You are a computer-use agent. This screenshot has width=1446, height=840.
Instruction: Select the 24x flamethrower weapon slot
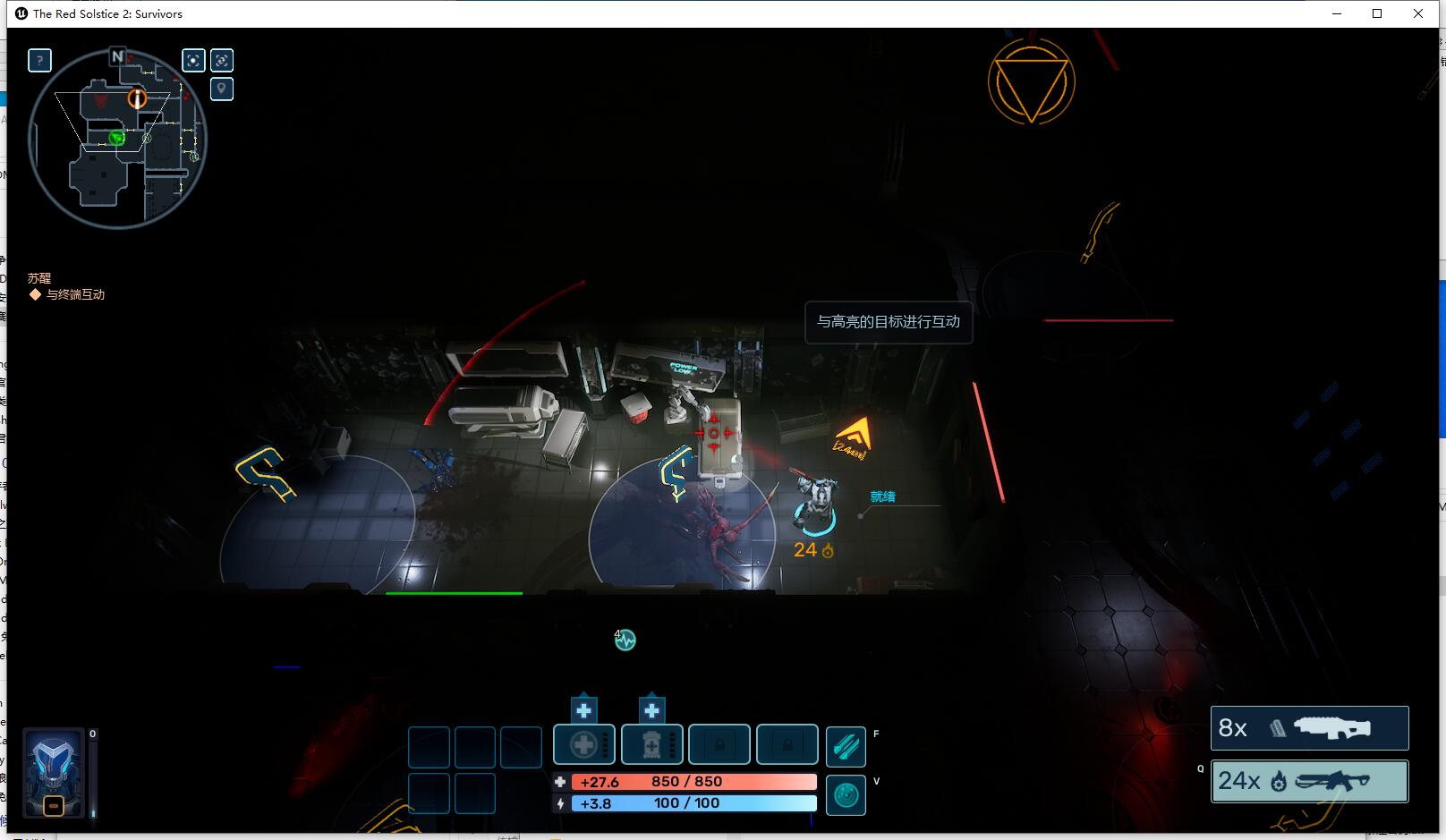click(1309, 781)
